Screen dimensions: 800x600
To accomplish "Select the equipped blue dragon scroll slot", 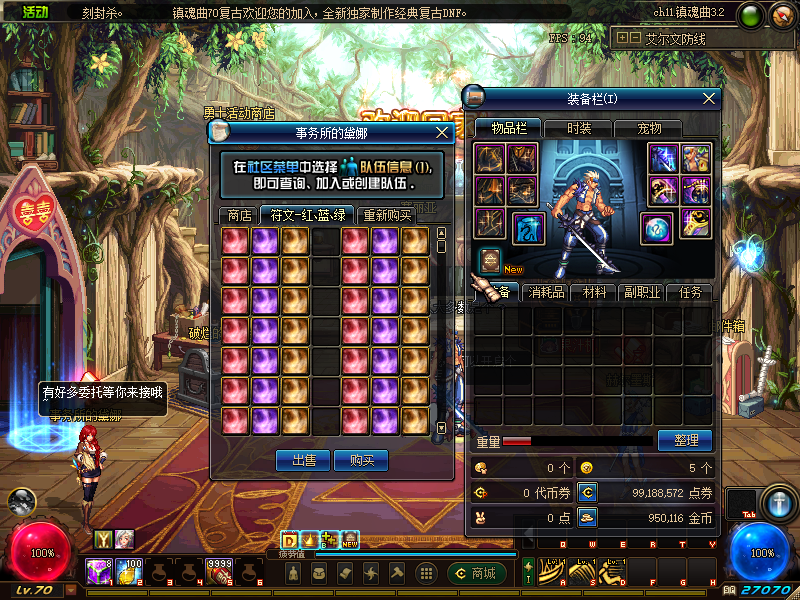I will click(x=529, y=228).
